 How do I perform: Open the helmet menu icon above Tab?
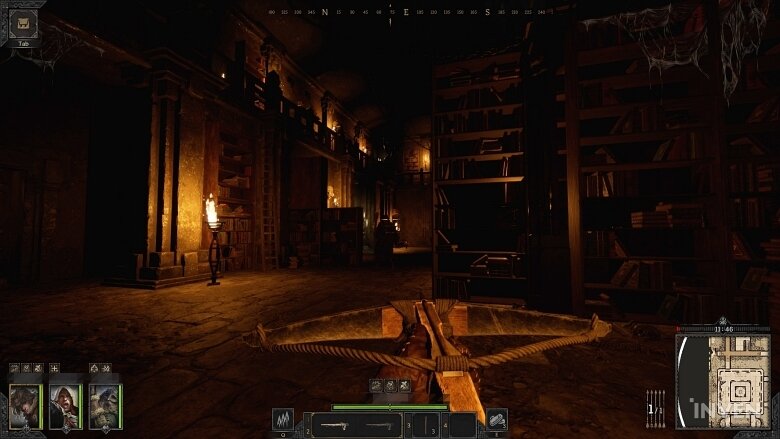click(22, 24)
